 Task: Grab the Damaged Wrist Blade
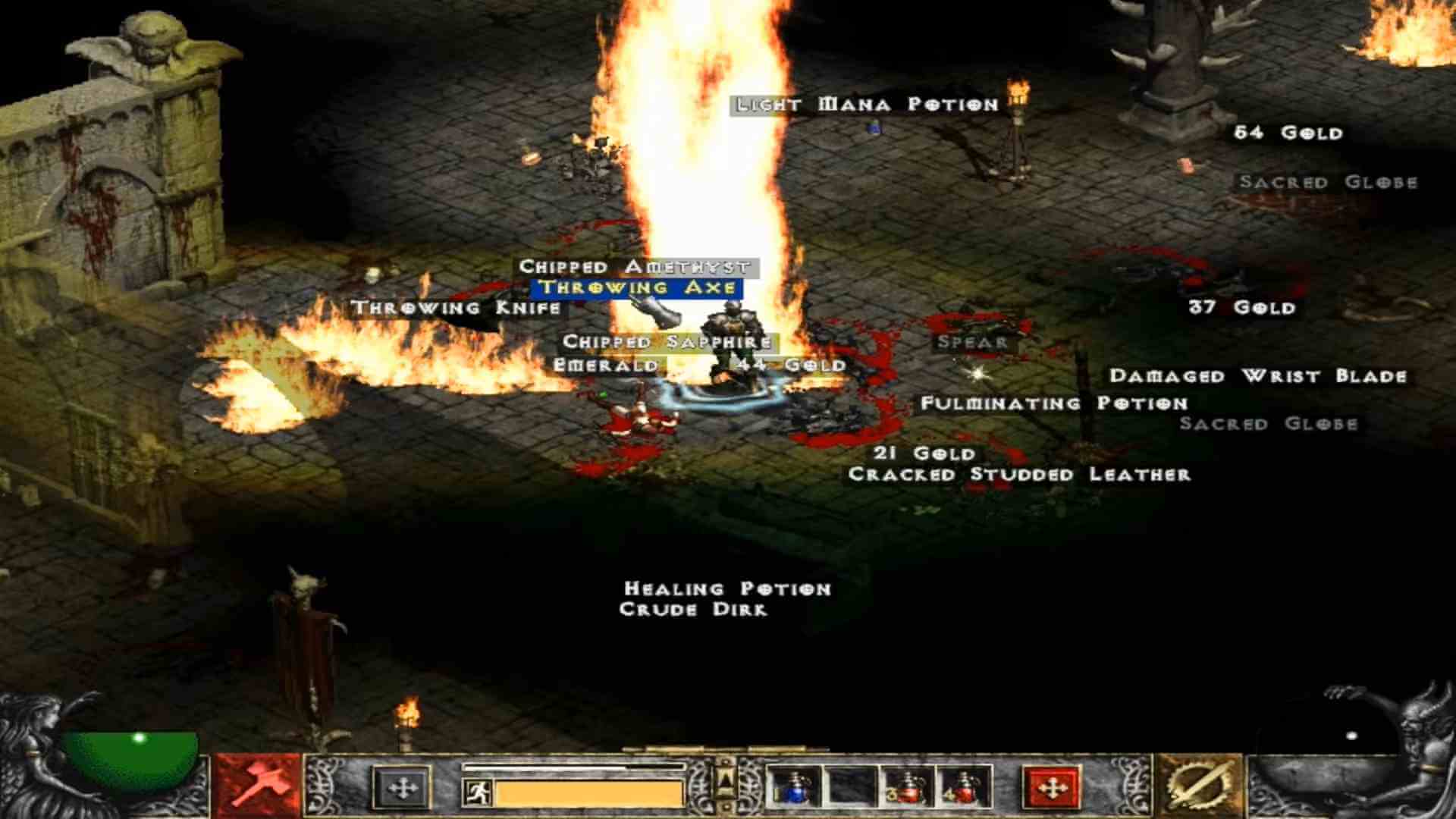click(x=1259, y=375)
